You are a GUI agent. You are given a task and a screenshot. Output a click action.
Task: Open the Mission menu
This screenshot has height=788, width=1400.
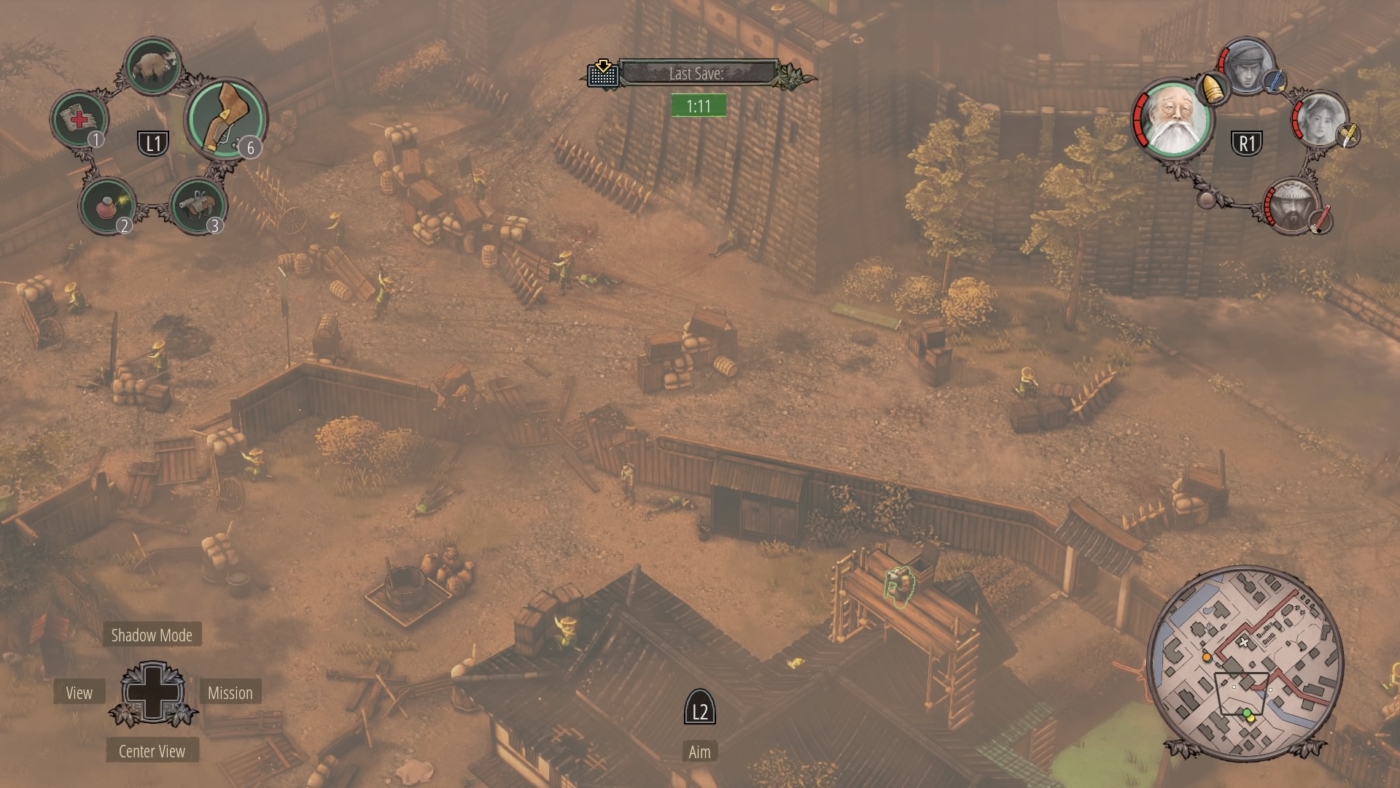click(x=232, y=692)
